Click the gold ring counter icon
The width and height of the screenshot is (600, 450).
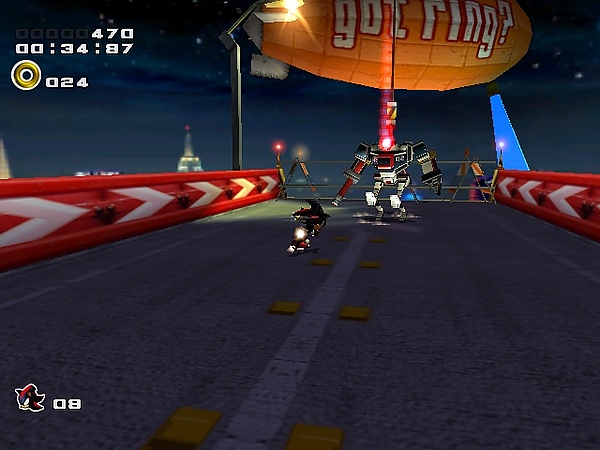(26, 75)
